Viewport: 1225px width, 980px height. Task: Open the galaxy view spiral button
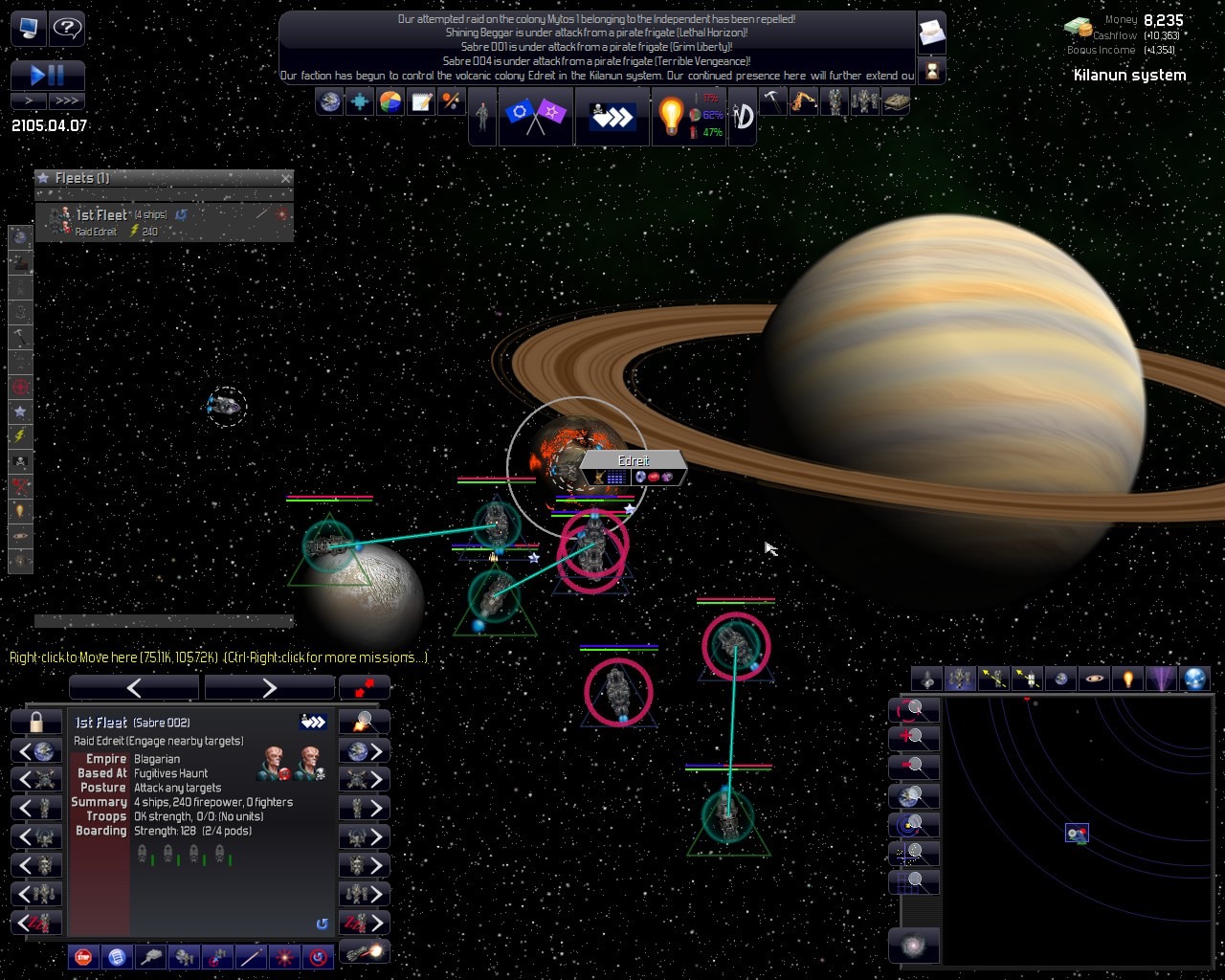[x=914, y=946]
